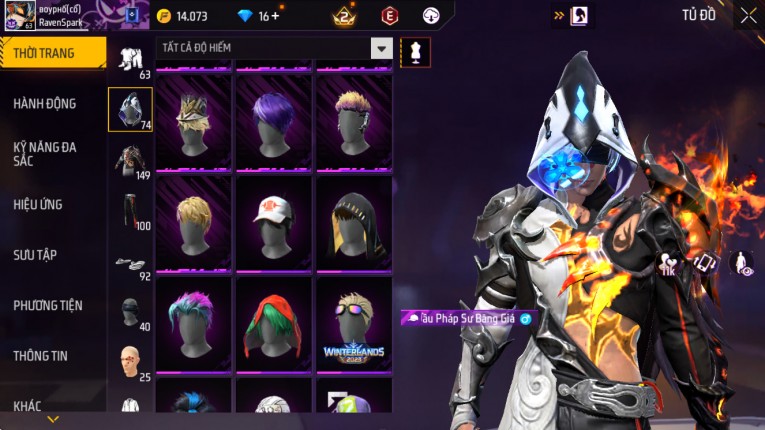Select the purple hairstyle item
Viewport: 765px width, 430px height.
point(273,122)
